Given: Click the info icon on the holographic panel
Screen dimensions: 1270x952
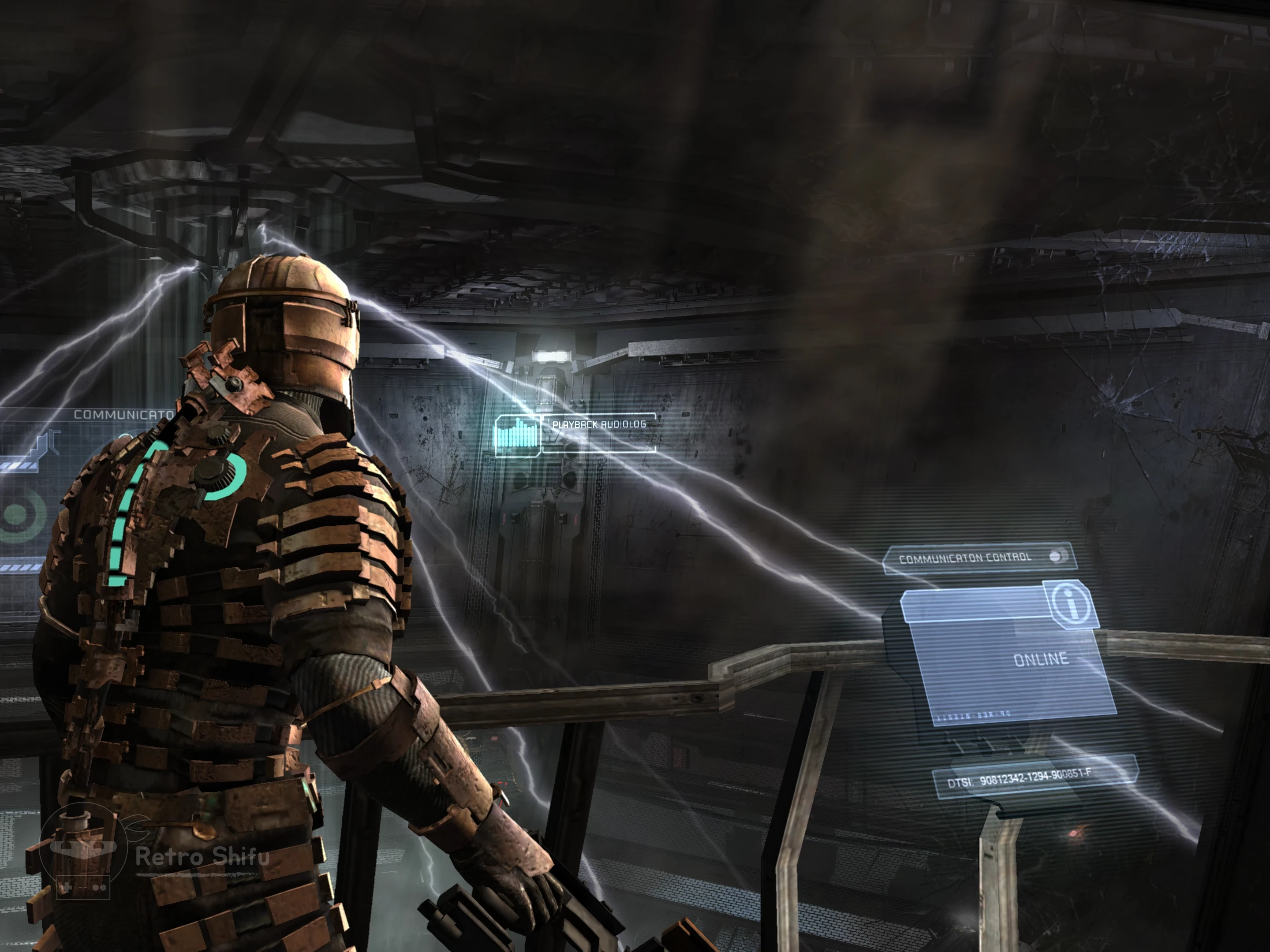Looking at the screenshot, I should 1071,603.
